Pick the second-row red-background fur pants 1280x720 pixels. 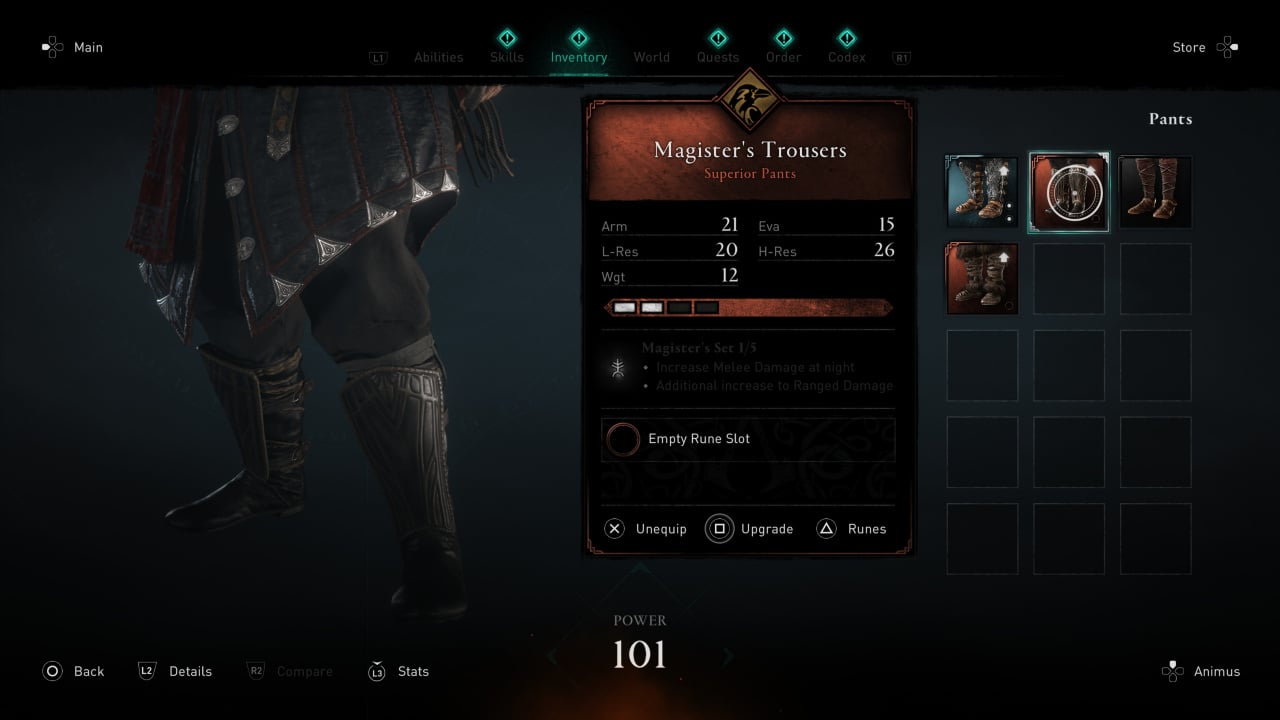(982, 279)
